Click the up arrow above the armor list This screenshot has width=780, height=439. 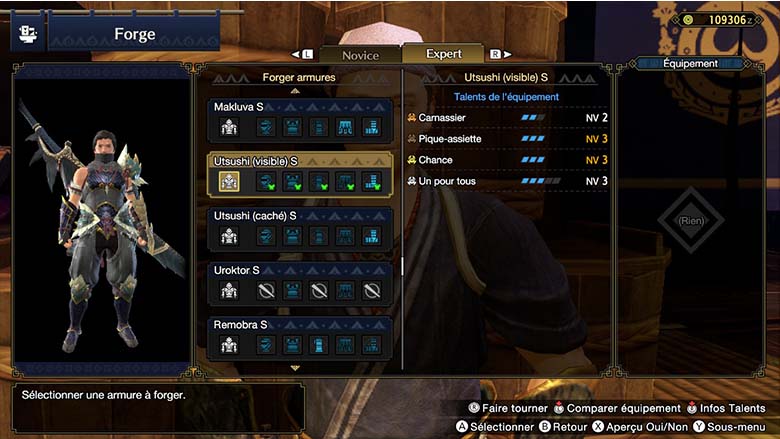(295, 91)
